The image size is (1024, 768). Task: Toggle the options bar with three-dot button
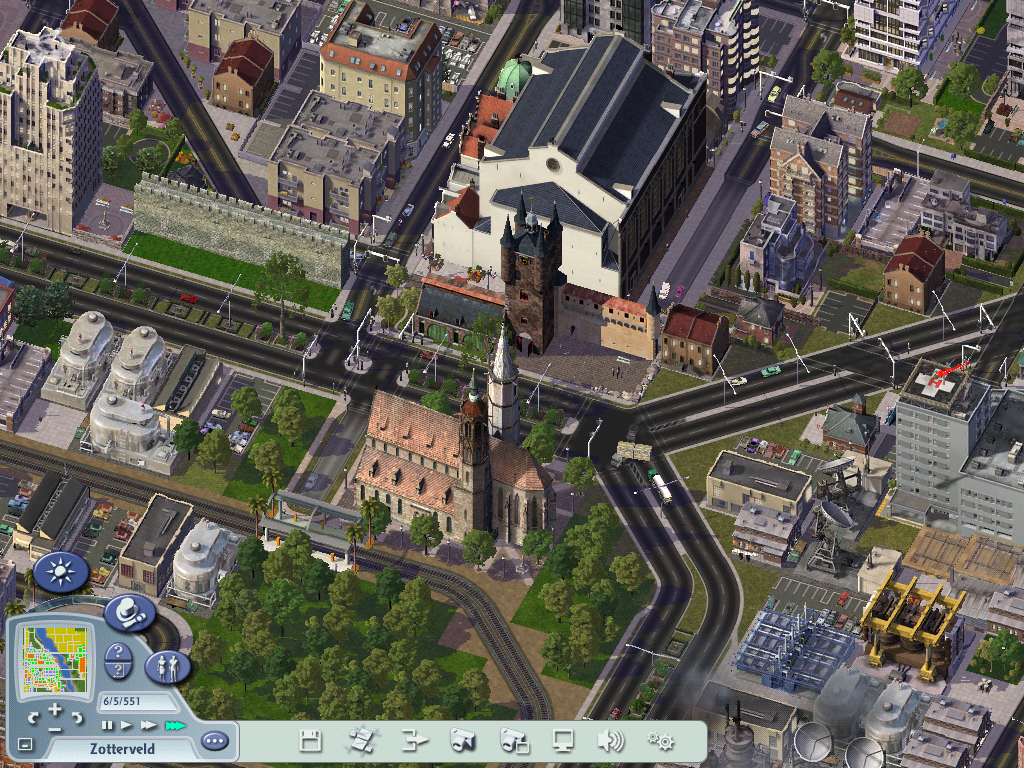pyautogui.click(x=214, y=741)
